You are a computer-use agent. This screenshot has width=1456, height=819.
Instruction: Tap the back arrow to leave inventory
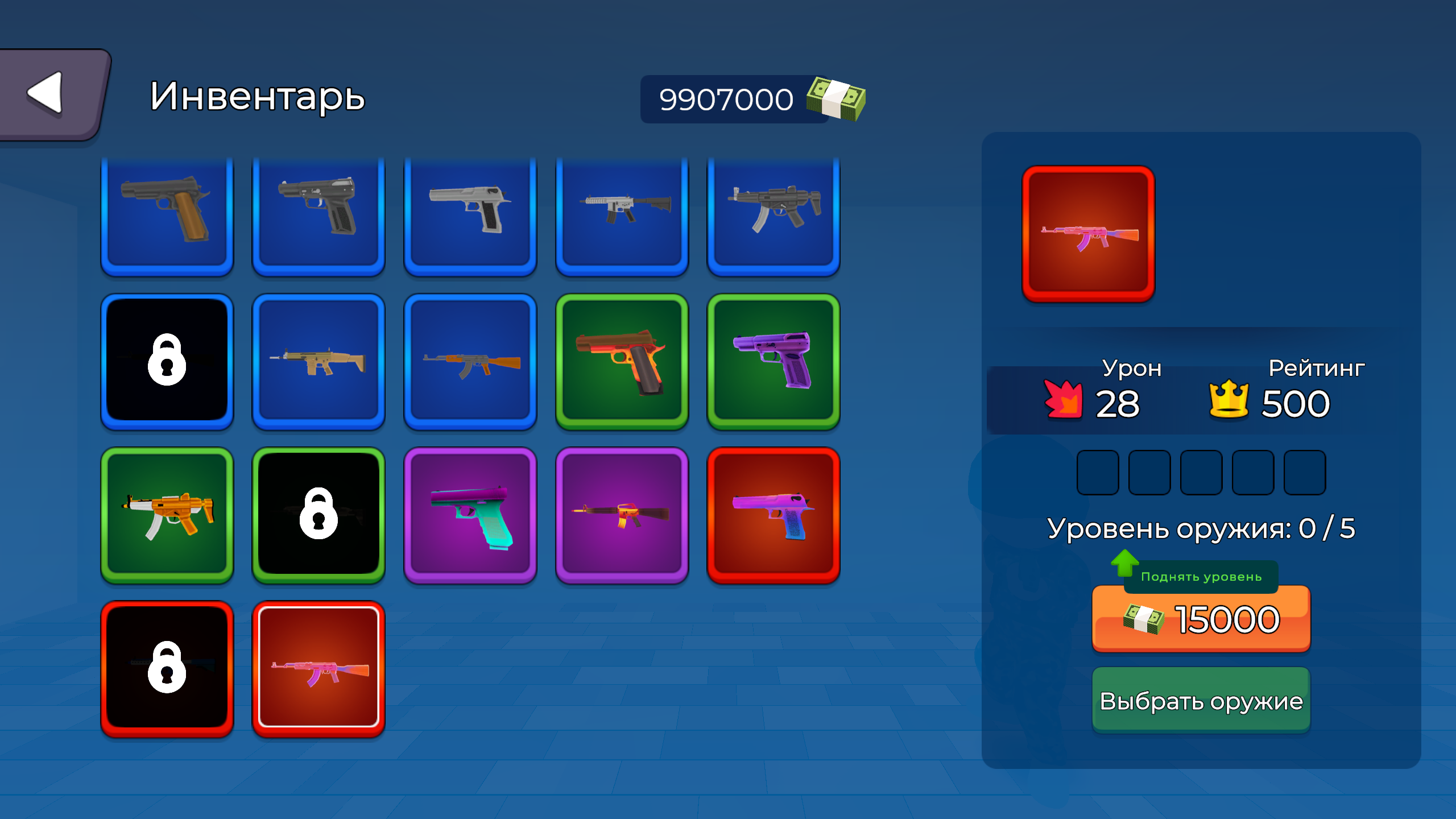49,93
